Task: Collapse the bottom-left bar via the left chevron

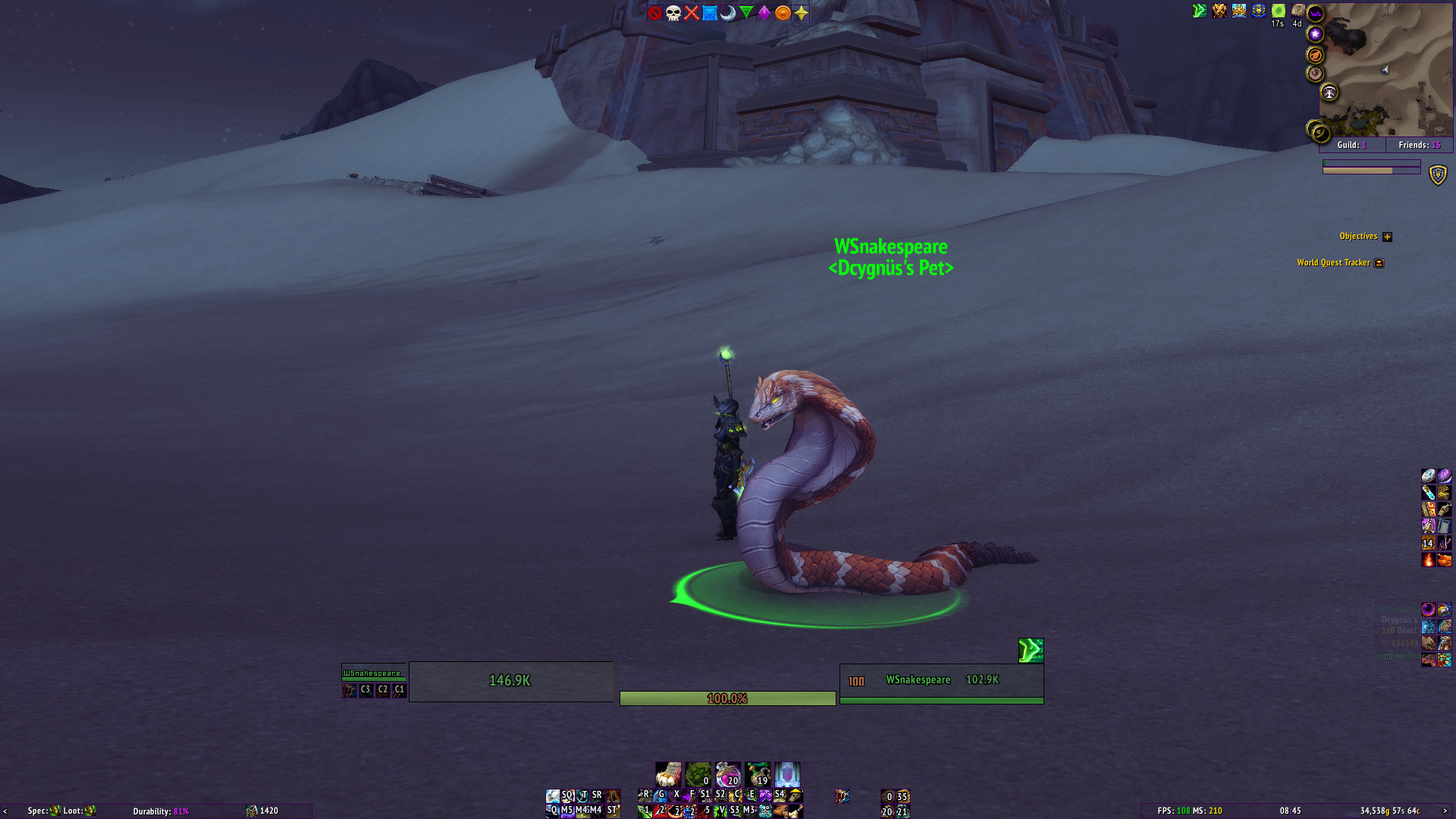Action: [x=6, y=811]
